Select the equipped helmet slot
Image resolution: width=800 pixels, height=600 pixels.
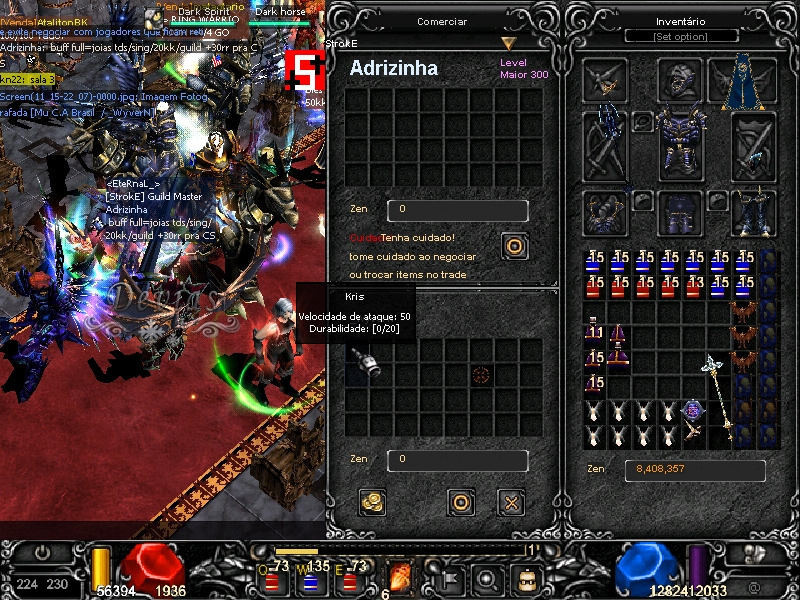[x=680, y=80]
